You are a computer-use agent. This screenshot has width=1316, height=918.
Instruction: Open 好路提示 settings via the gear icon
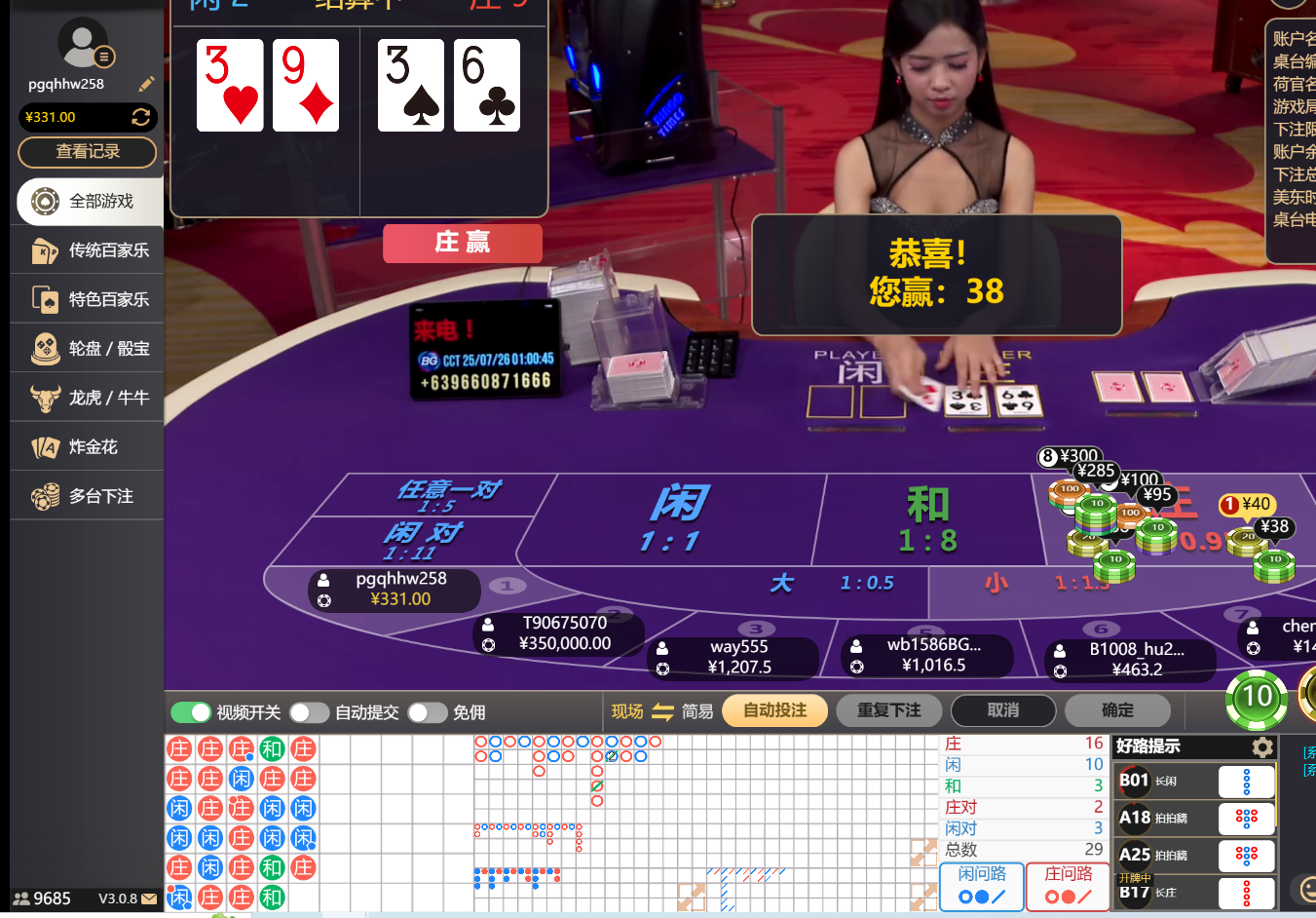(x=1262, y=746)
